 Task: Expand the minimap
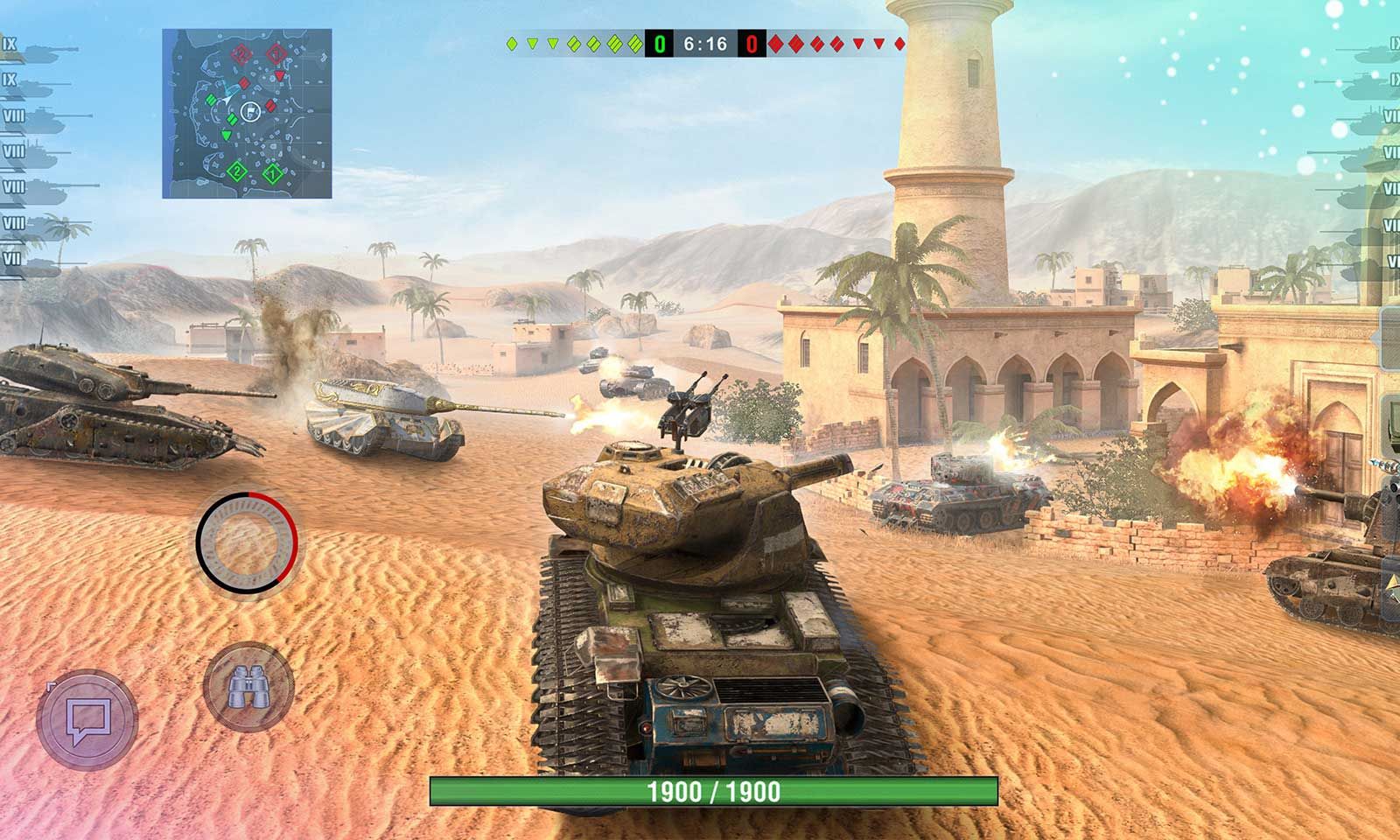[x=247, y=113]
